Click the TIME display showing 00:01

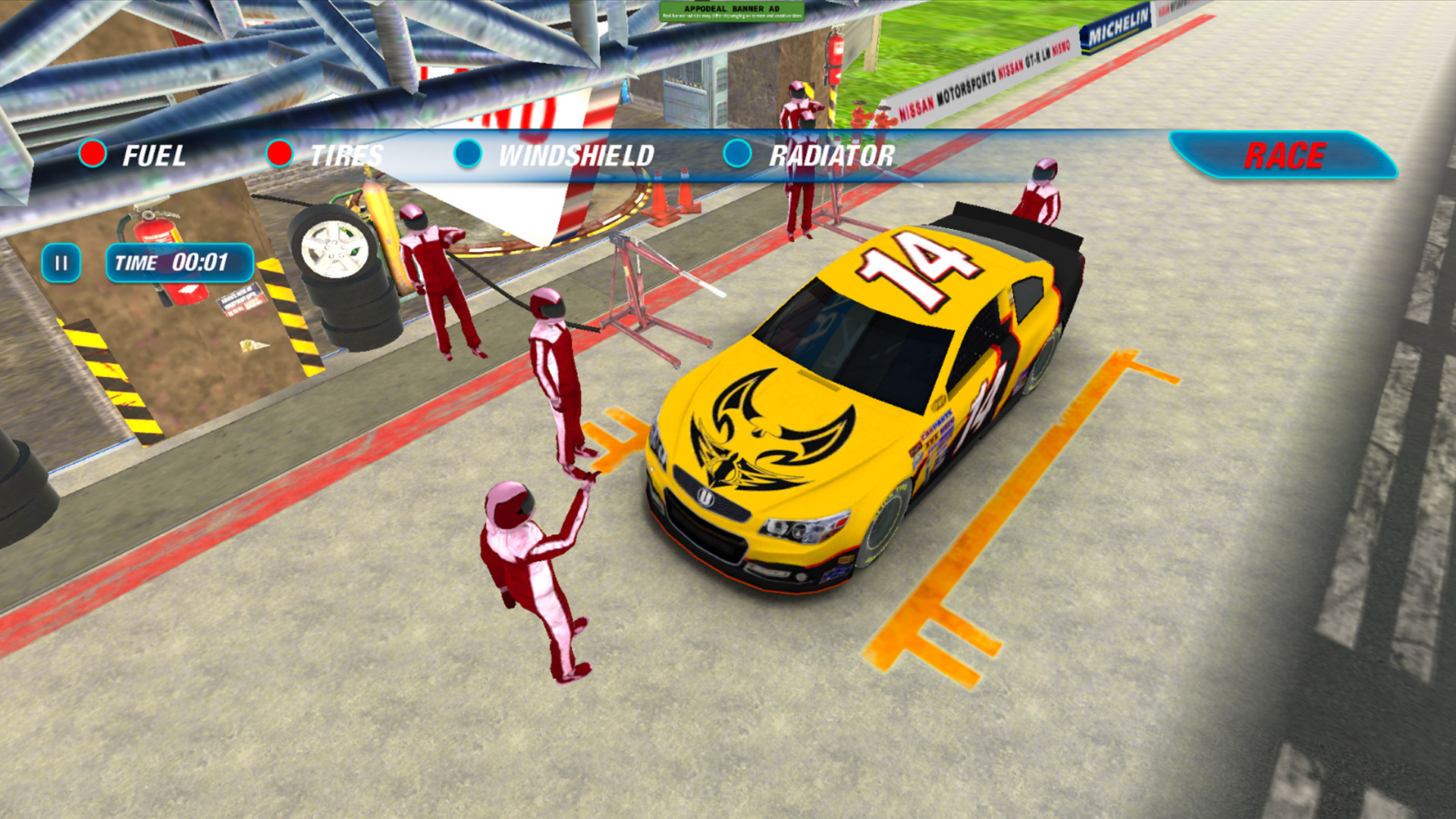tap(176, 262)
